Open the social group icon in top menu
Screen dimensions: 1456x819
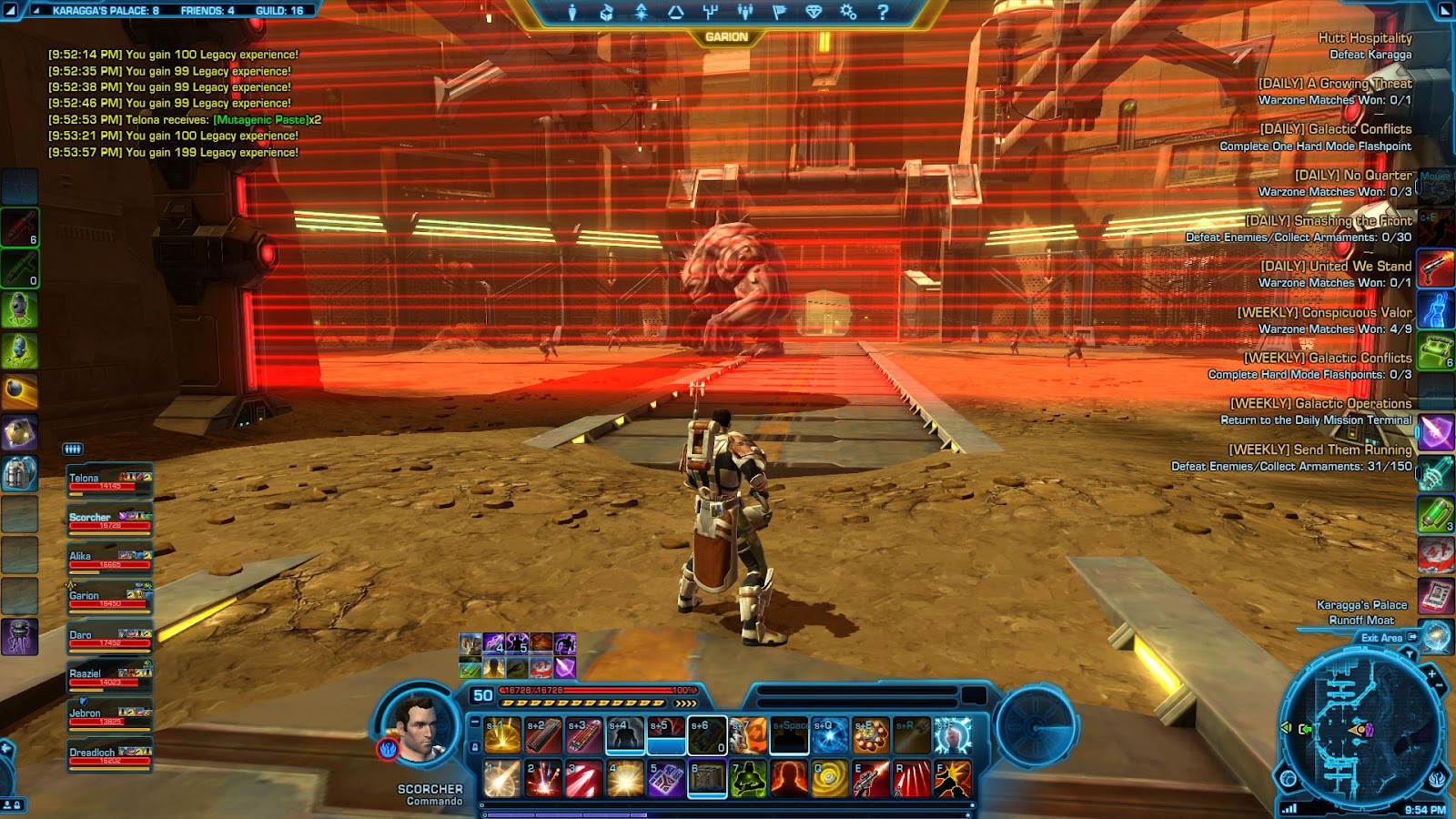(x=744, y=12)
